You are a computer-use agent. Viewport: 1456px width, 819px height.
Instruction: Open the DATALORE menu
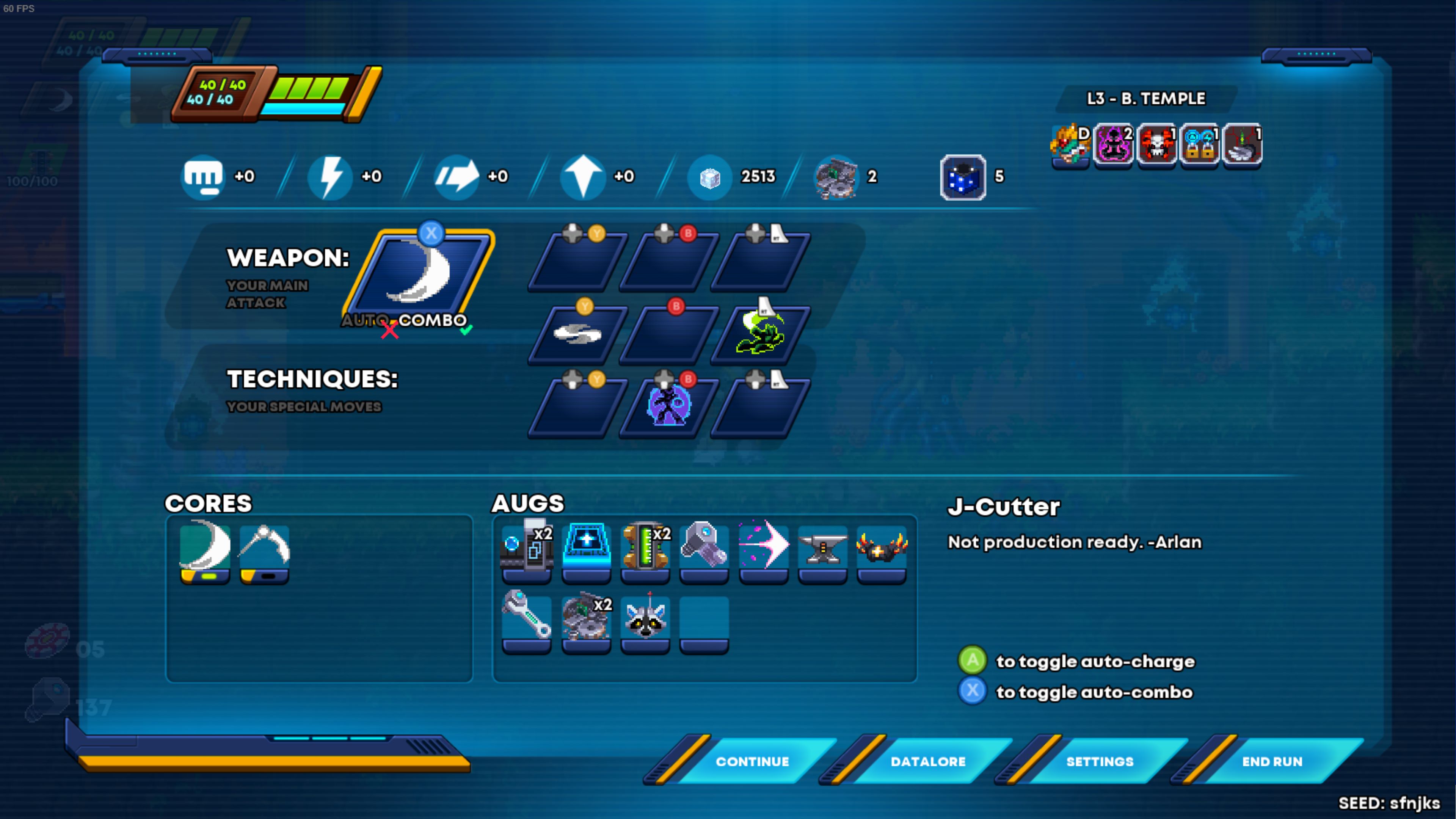pos(927,761)
